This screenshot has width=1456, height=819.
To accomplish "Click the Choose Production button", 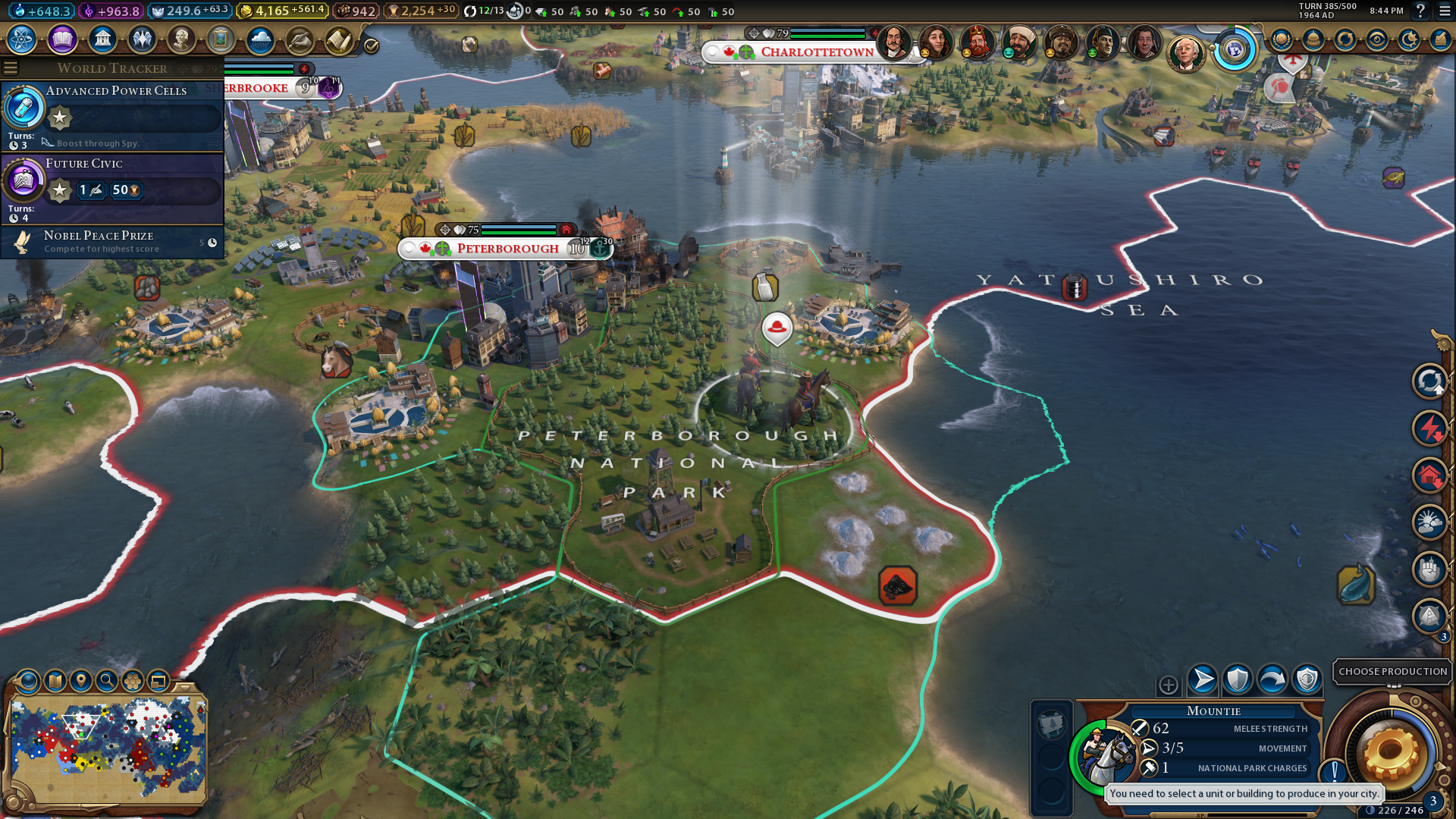I will click(x=1392, y=671).
